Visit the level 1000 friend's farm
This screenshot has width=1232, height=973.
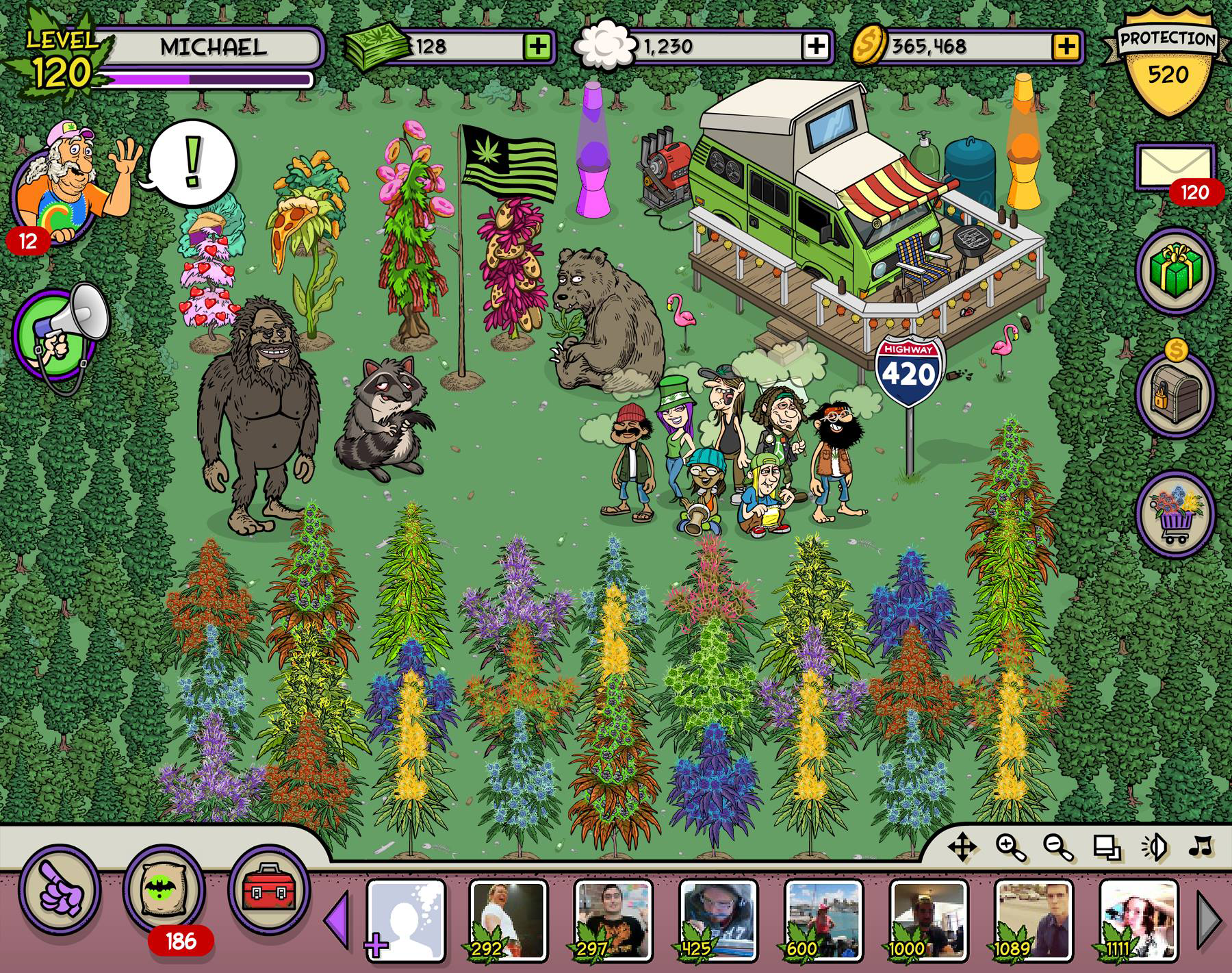click(929, 918)
